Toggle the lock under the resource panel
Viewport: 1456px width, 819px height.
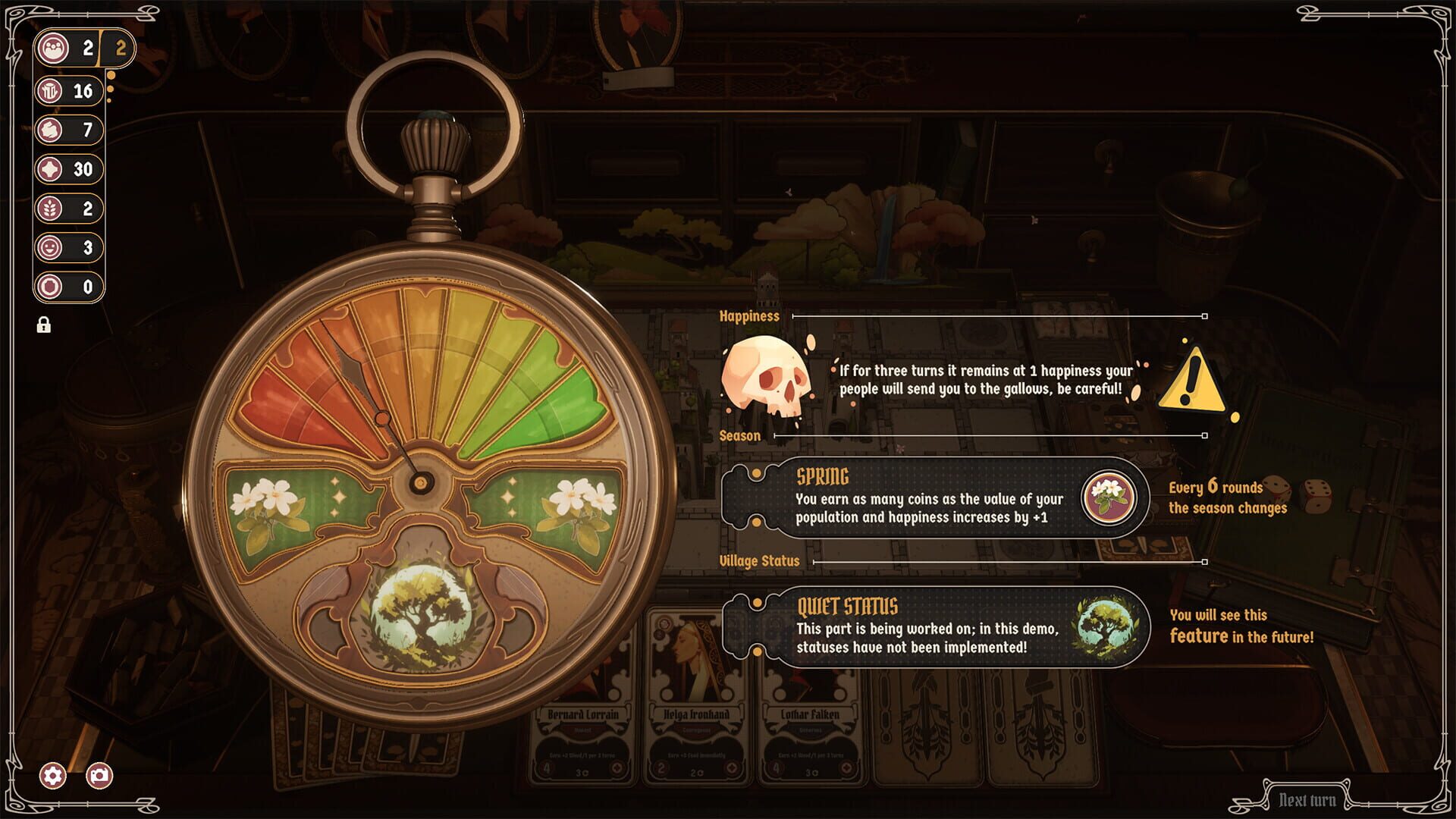click(x=43, y=326)
